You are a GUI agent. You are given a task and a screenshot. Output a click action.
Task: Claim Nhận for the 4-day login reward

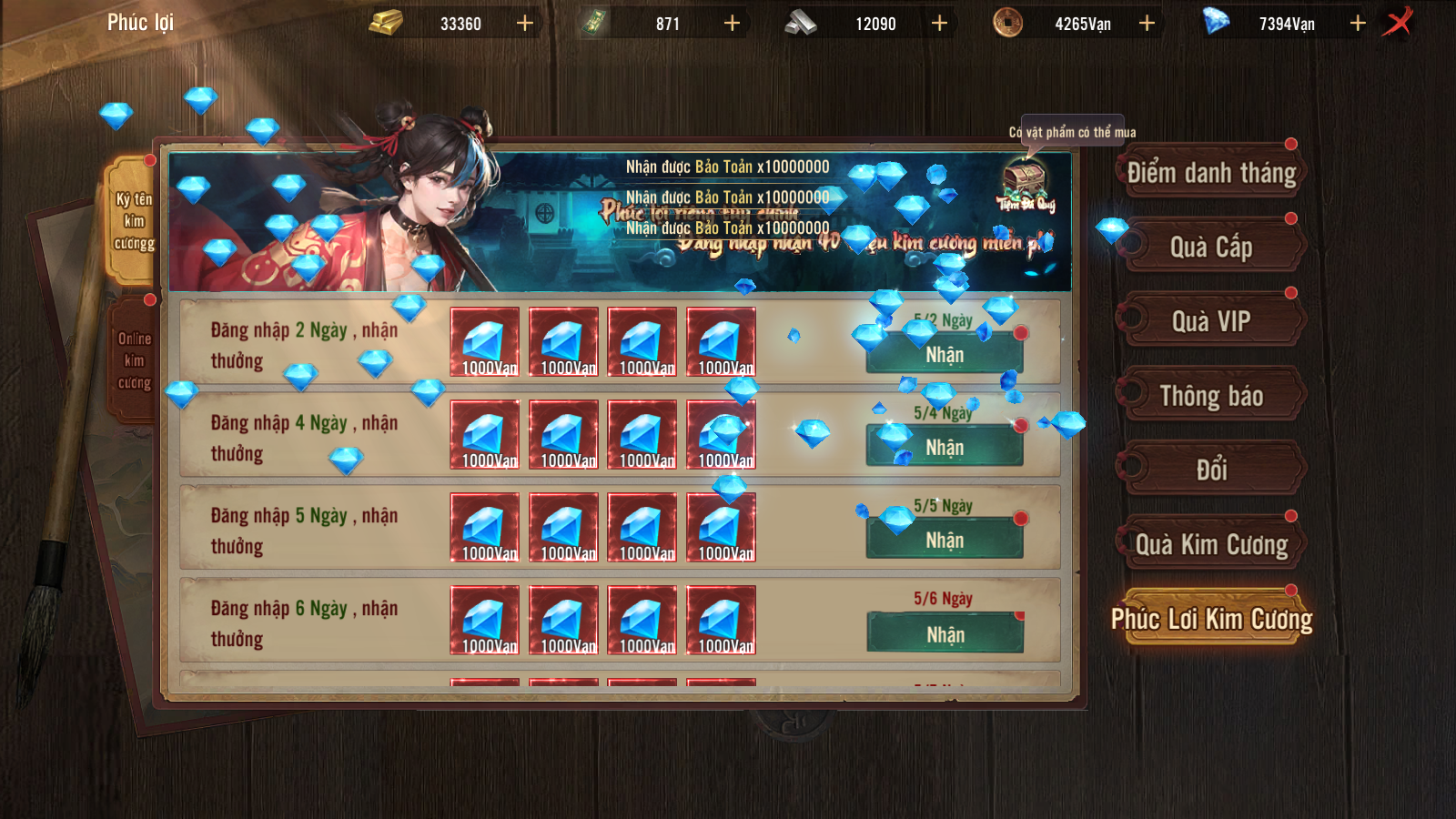click(944, 448)
